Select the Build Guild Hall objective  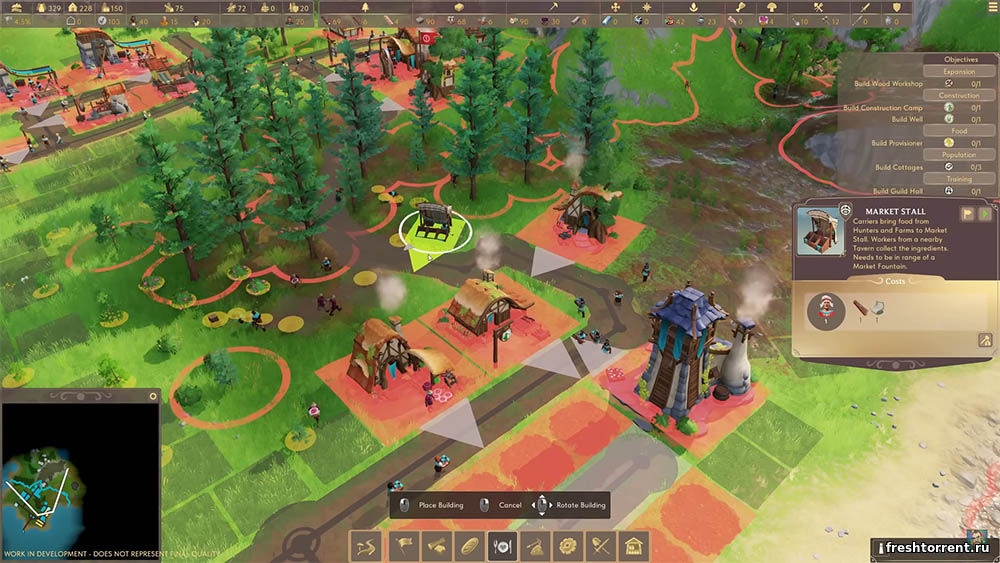tap(897, 191)
